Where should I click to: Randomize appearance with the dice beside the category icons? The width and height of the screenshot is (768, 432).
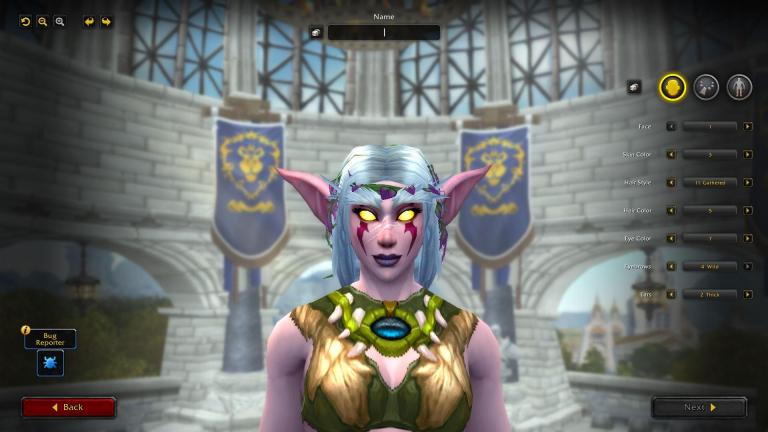pos(633,87)
